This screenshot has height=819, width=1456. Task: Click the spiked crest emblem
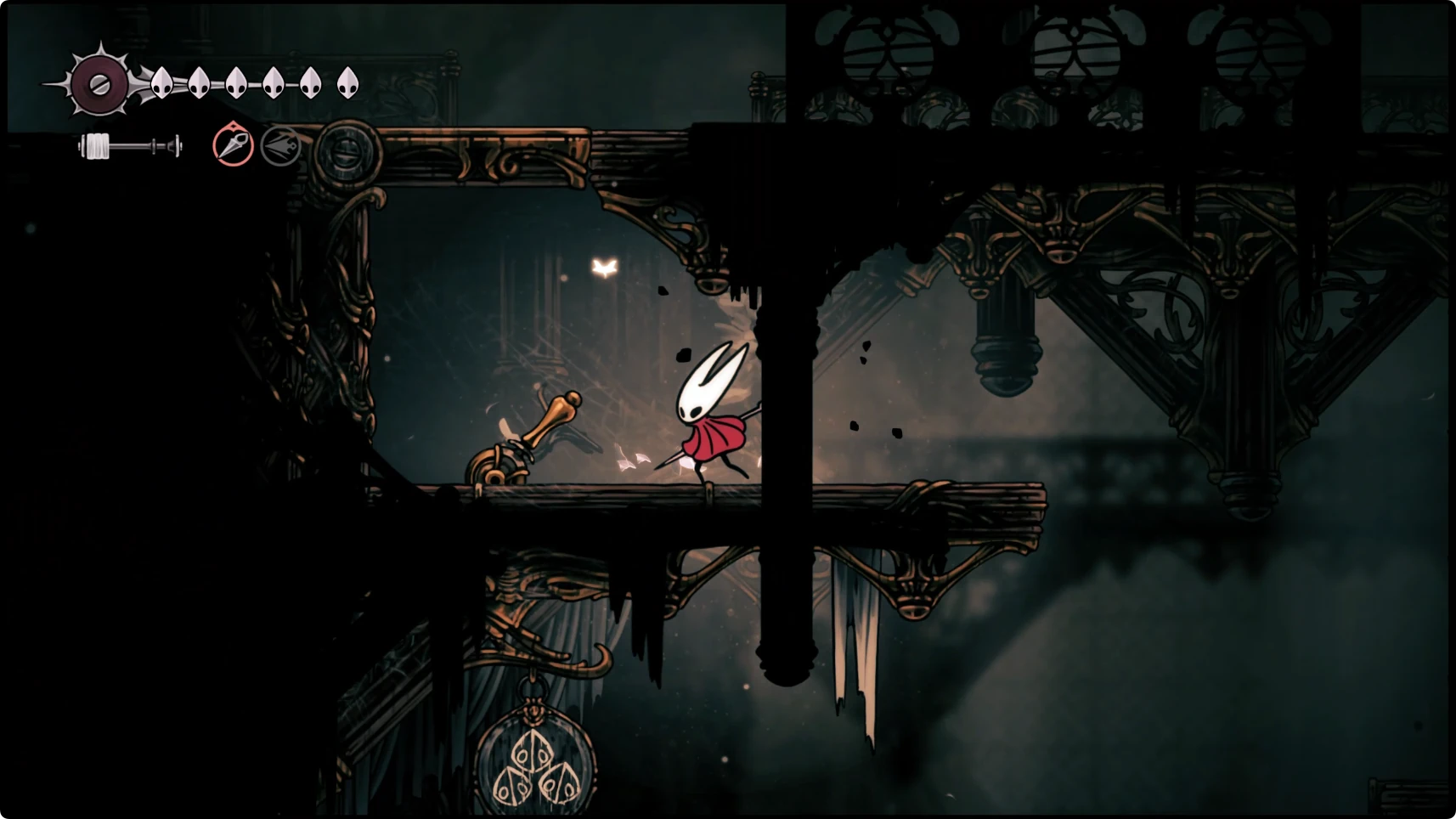[99, 84]
